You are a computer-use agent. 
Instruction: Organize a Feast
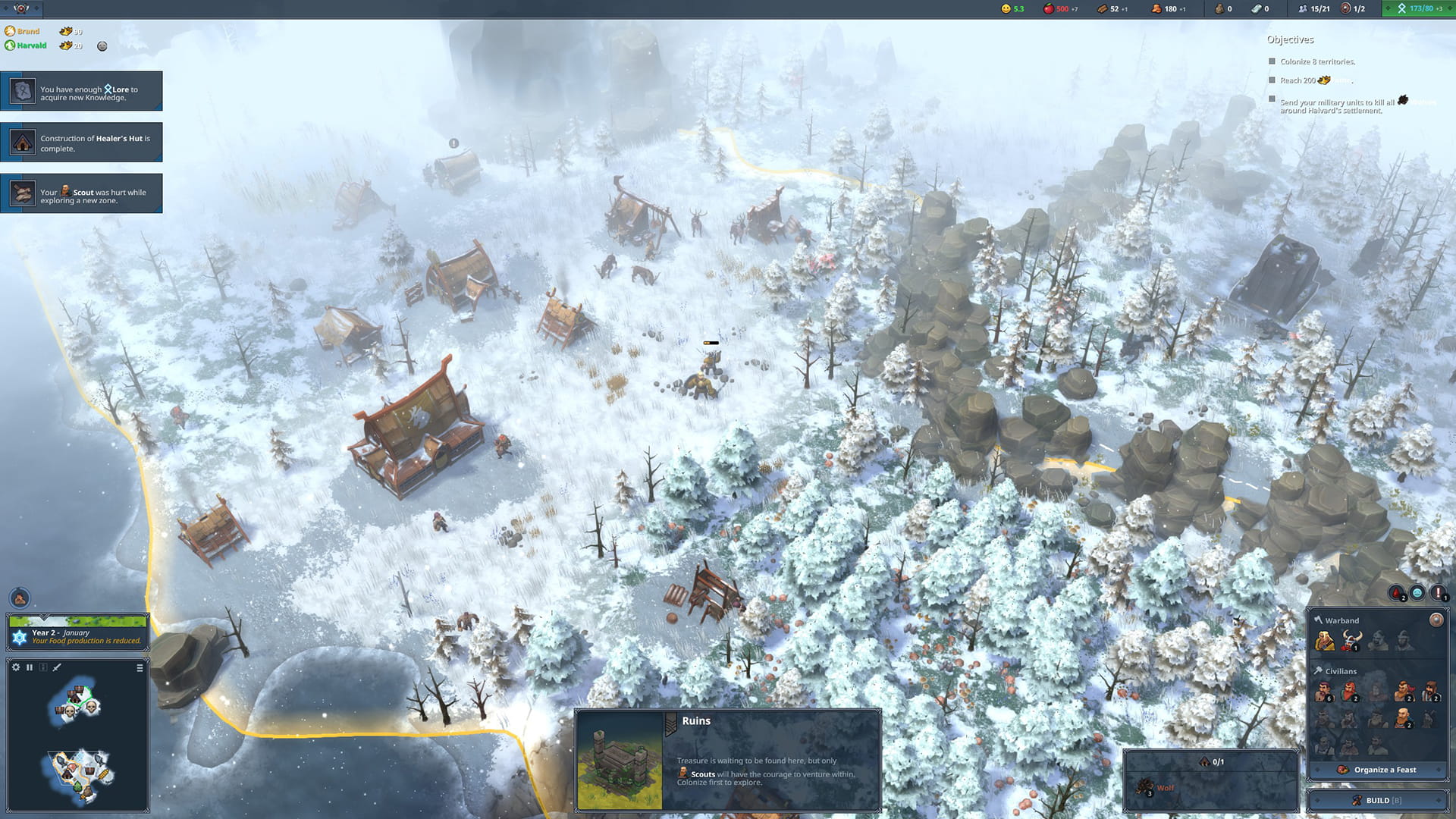(x=1377, y=770)
